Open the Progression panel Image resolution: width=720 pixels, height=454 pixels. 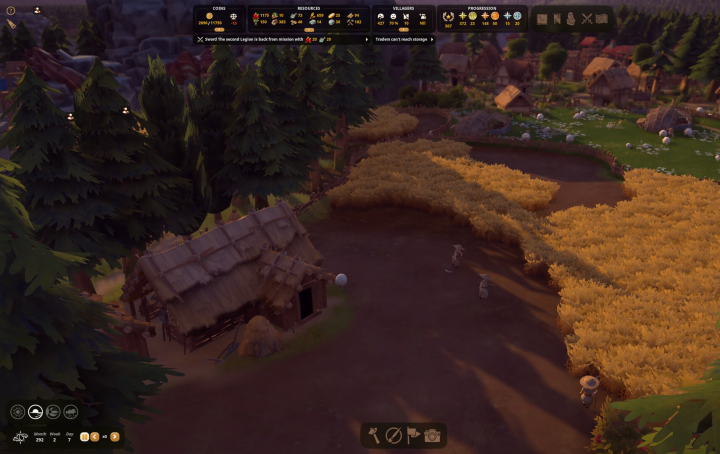point(483,18)
